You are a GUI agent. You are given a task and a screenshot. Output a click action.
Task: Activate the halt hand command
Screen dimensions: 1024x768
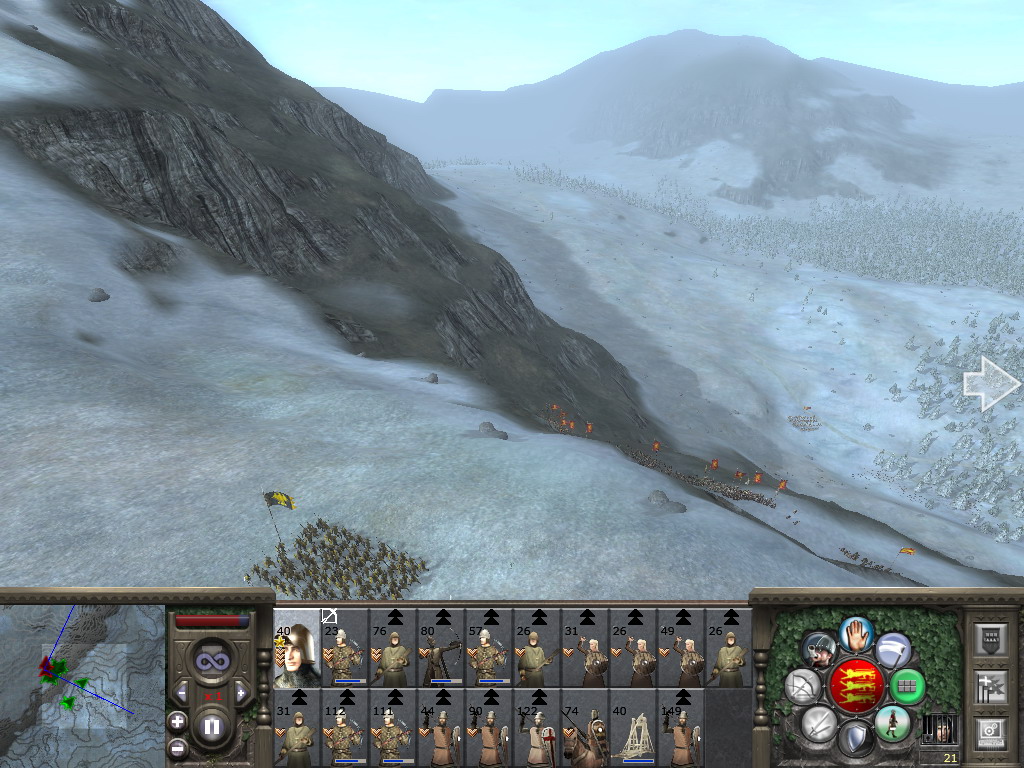coord(856,633)
